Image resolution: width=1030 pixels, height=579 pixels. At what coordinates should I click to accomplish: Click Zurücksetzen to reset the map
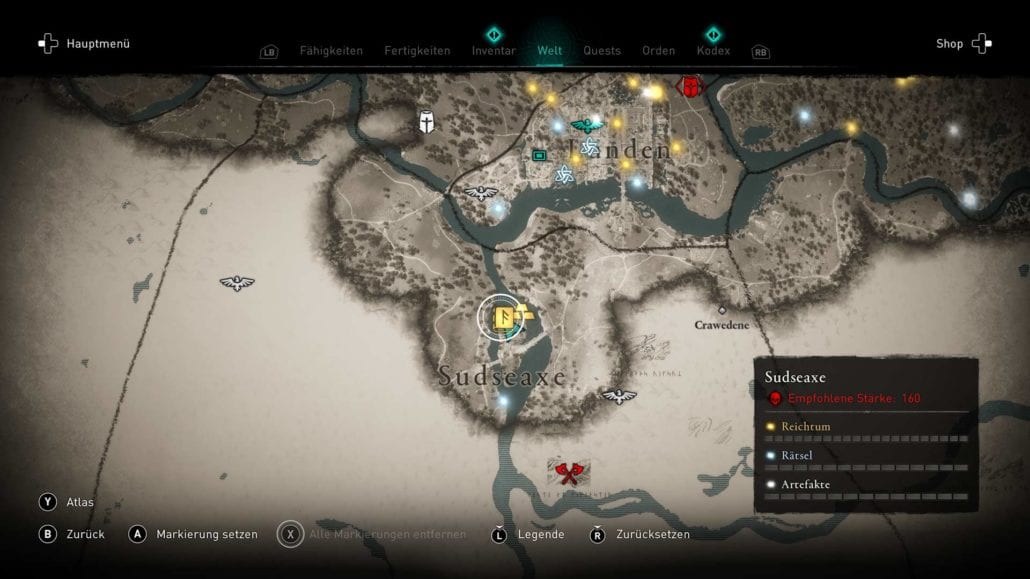[x=653, y=534]
